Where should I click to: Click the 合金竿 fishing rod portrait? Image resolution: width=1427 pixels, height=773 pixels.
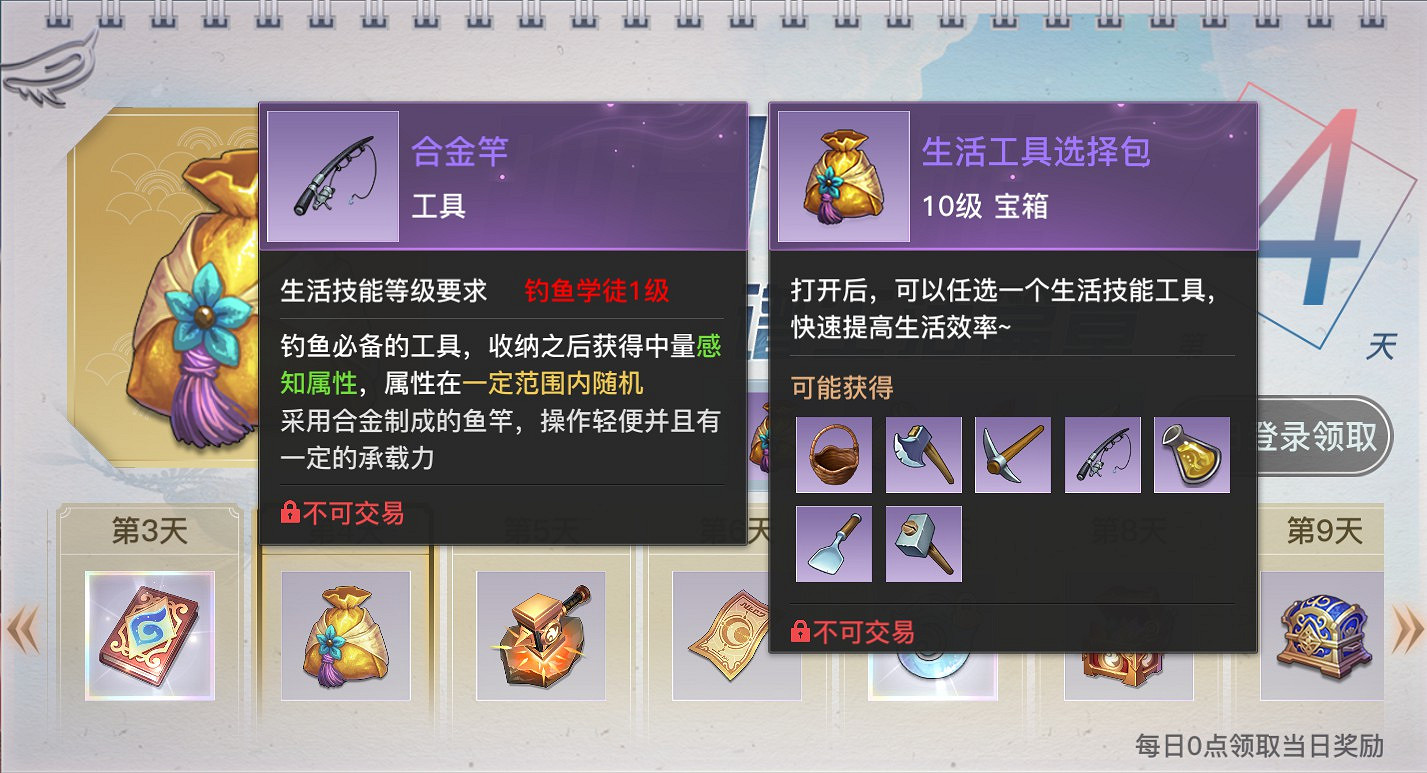(x=333, y=176)
